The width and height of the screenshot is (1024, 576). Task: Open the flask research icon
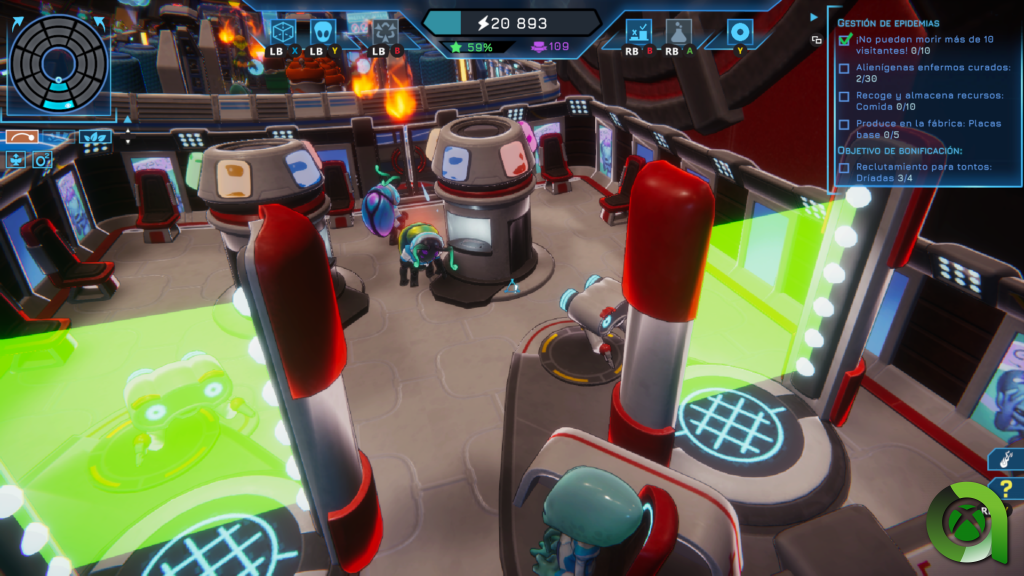(679, 32)
